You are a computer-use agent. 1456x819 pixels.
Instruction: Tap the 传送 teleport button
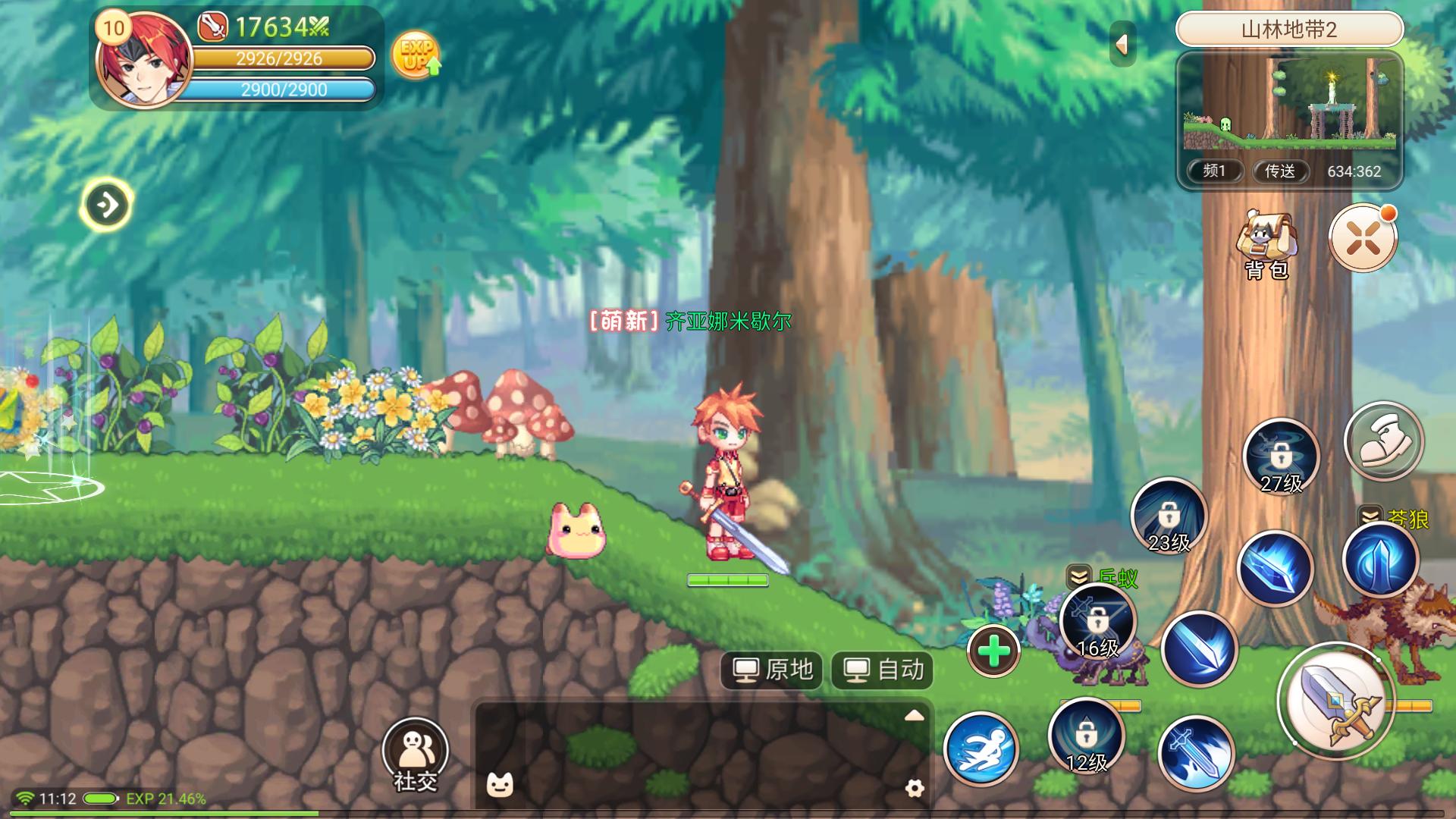tap(1280, 171)
